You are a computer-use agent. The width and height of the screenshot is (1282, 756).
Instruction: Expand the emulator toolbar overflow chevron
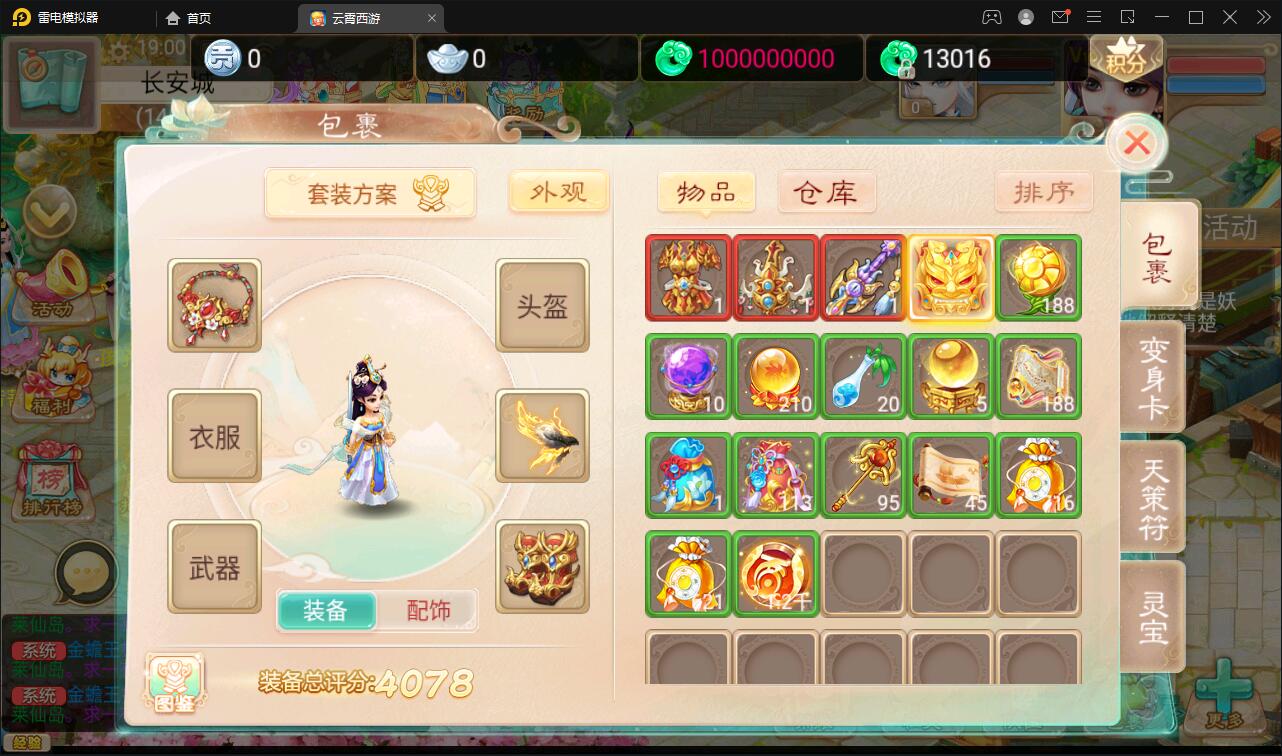[1262, 17]
